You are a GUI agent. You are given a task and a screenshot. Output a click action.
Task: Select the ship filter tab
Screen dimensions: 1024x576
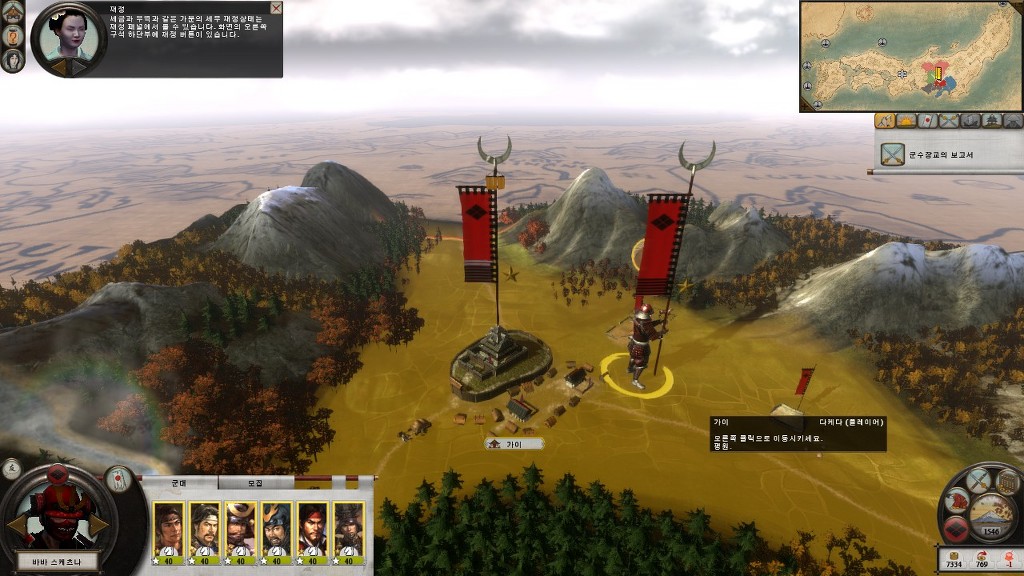(970, 121)
